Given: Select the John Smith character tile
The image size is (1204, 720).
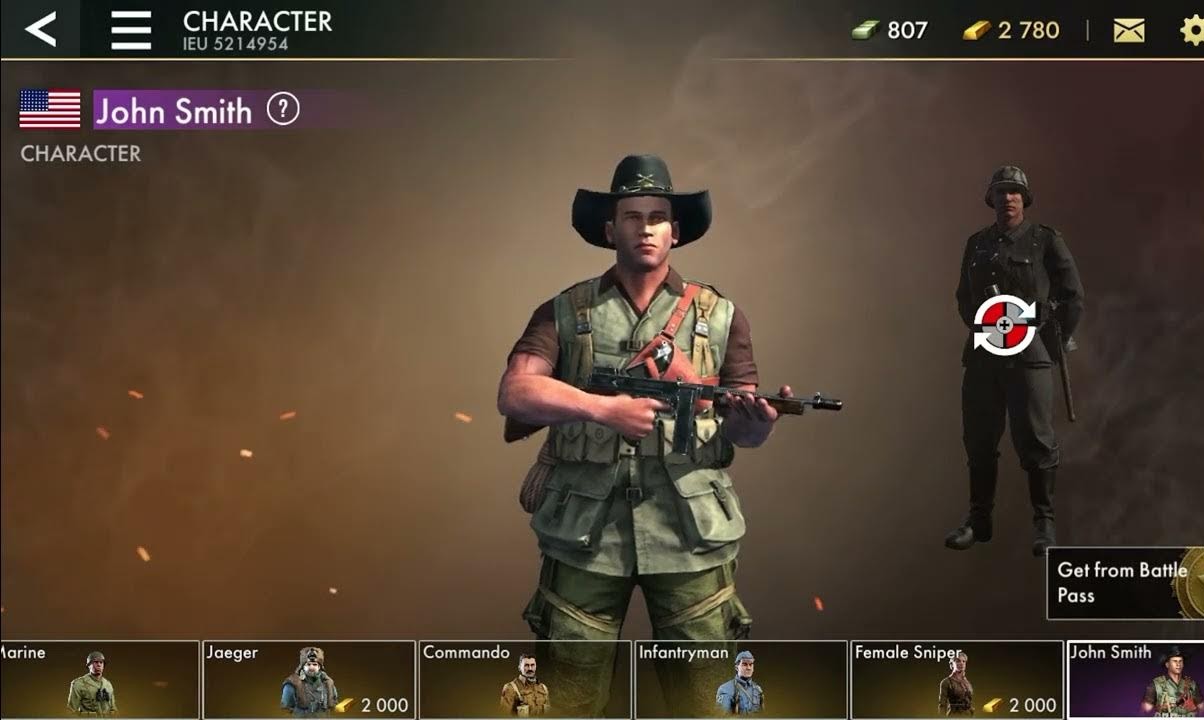Looking at the screenshot, I should tap(1136, 679).
